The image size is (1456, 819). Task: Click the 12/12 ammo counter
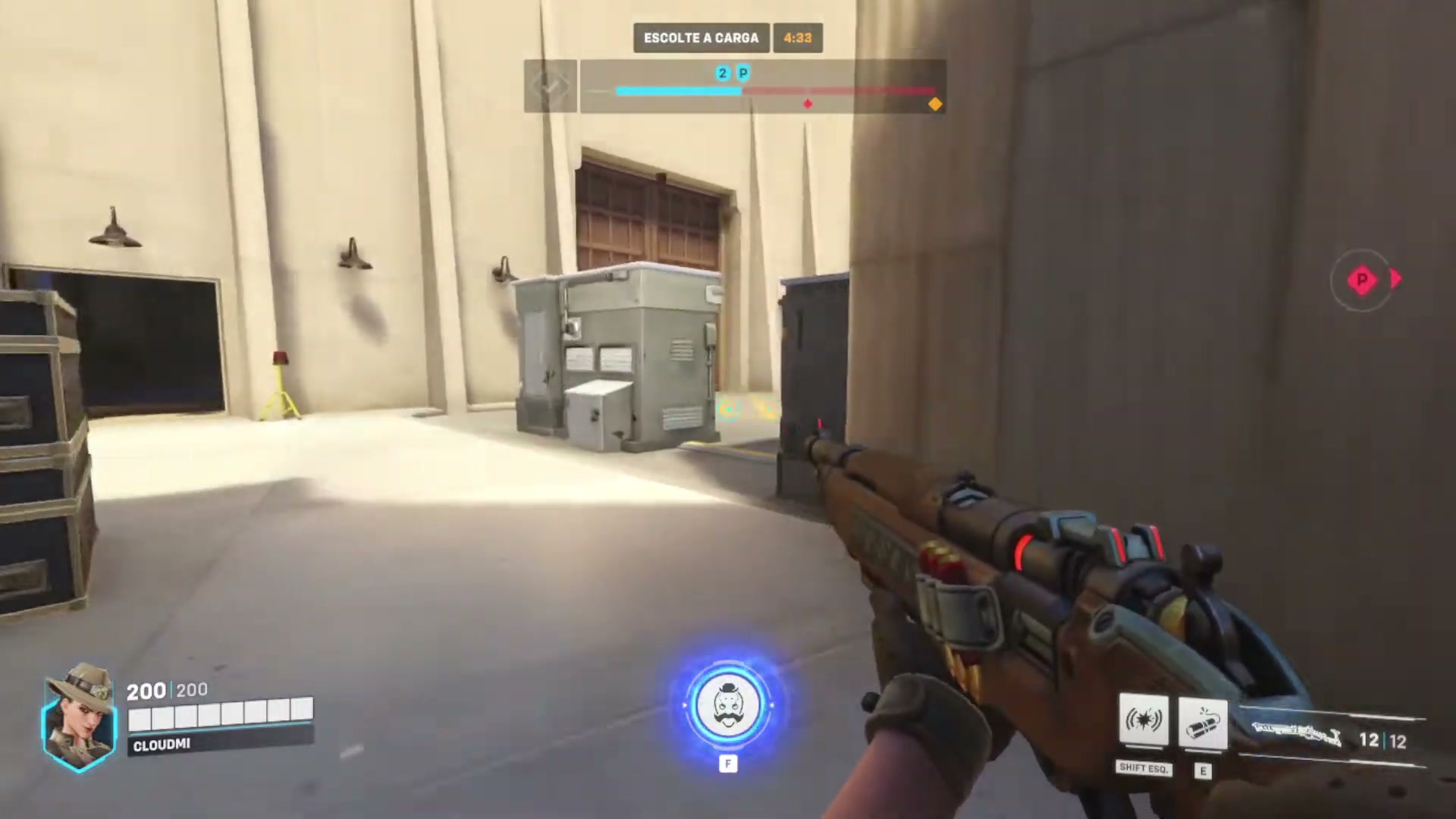[1382, 739]
